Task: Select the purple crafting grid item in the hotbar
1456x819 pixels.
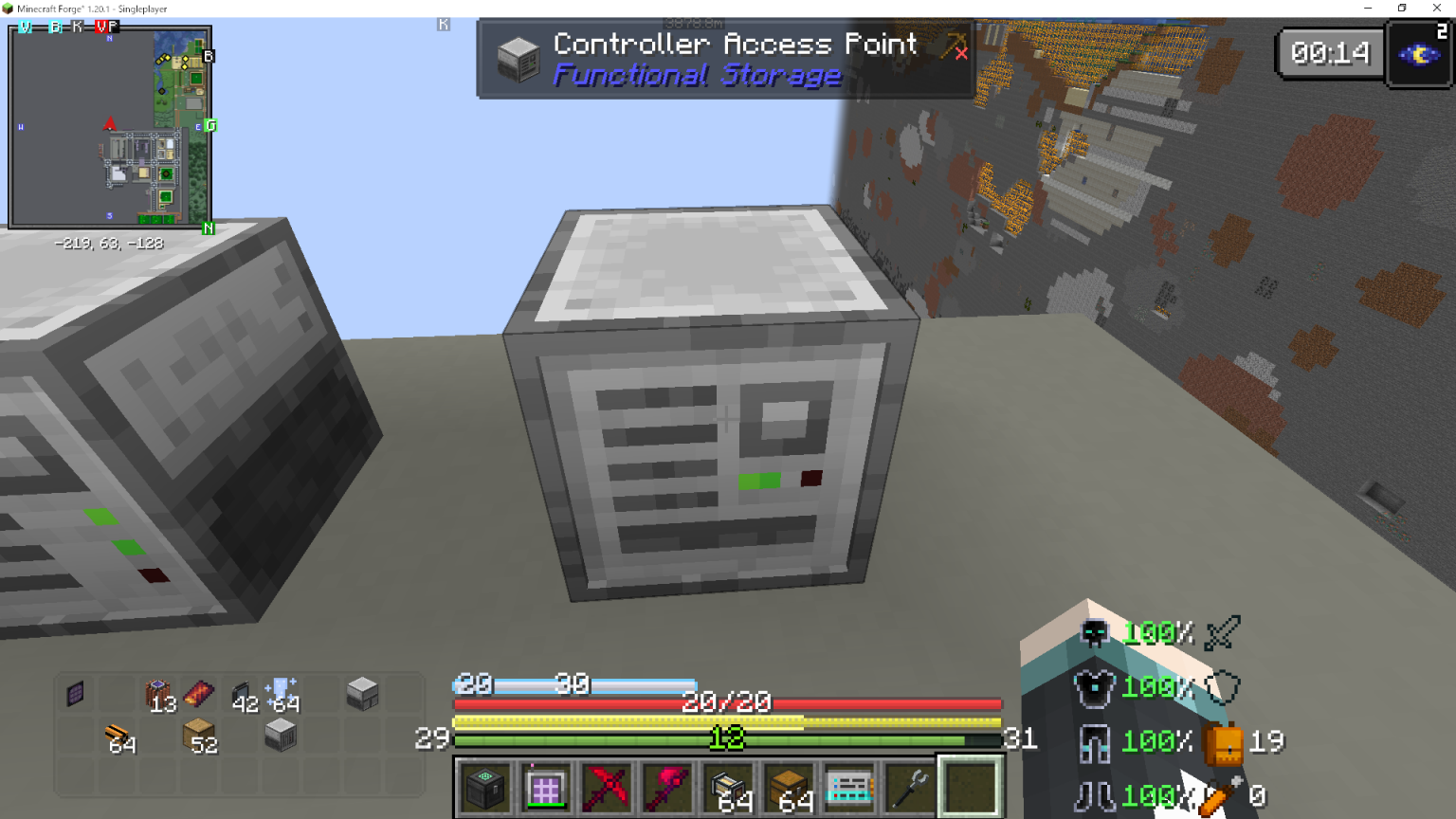Action: (546, 787)
